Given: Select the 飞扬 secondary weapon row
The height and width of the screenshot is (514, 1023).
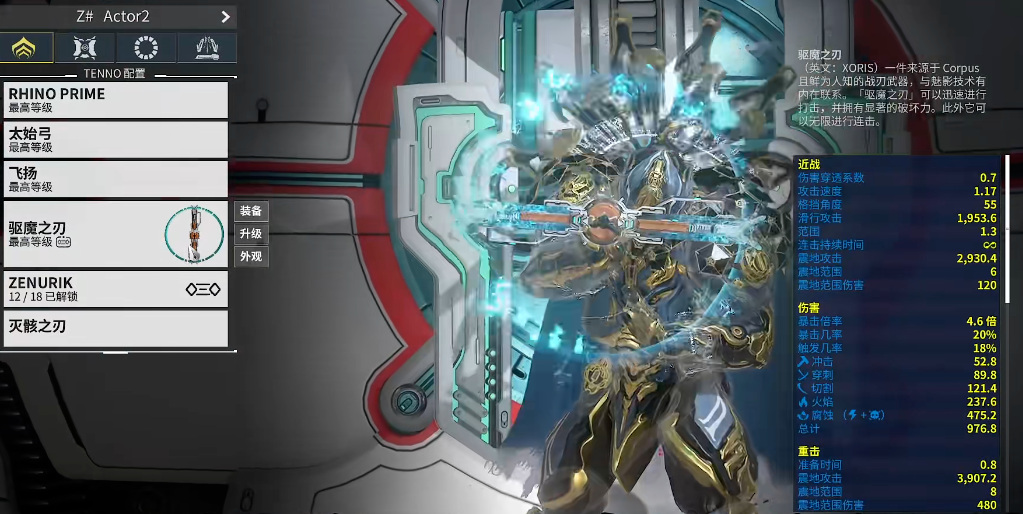Looking at the screenshot, I should click(115, 179).
